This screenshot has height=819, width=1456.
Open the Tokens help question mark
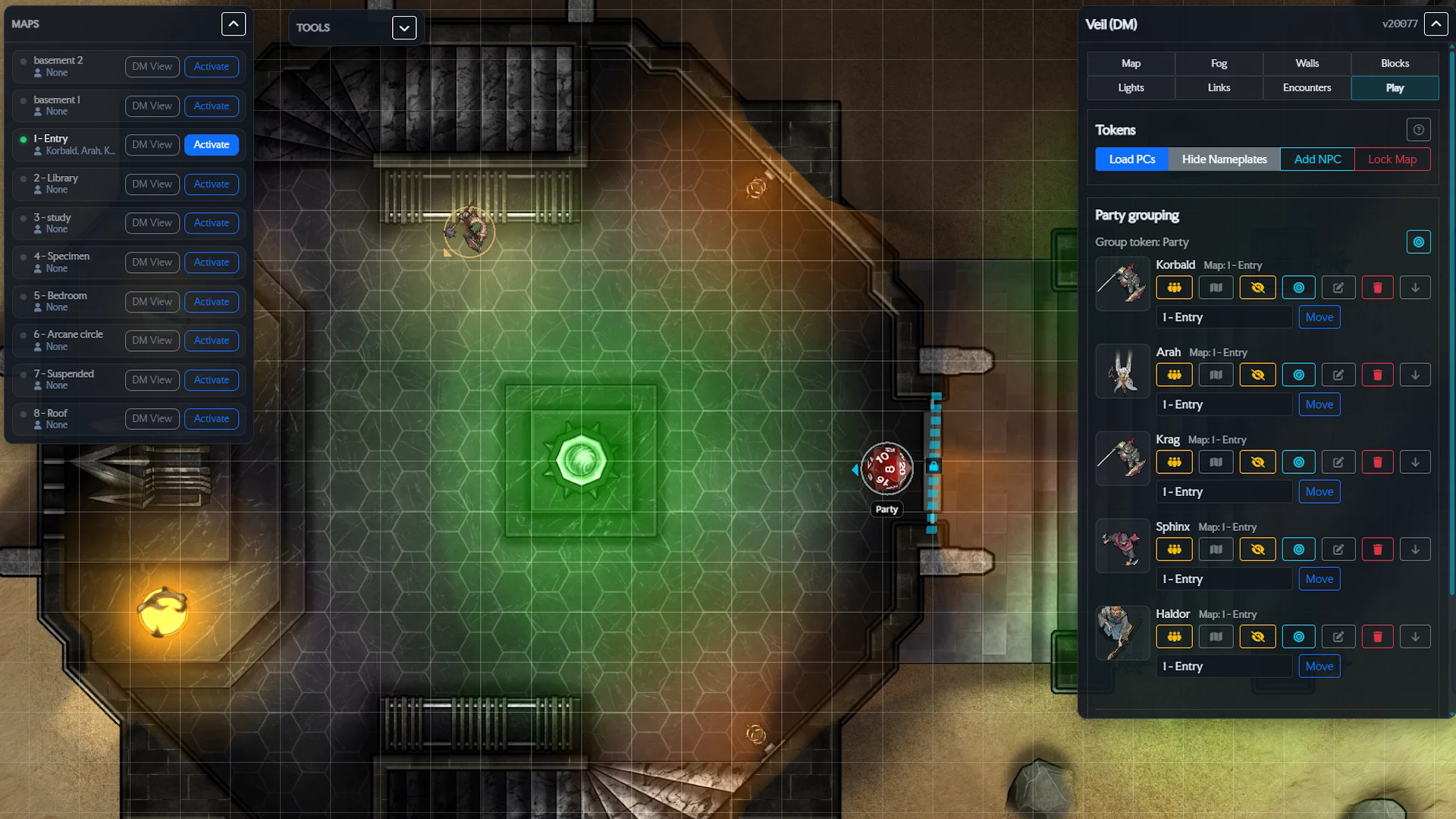click(1418, 130)
